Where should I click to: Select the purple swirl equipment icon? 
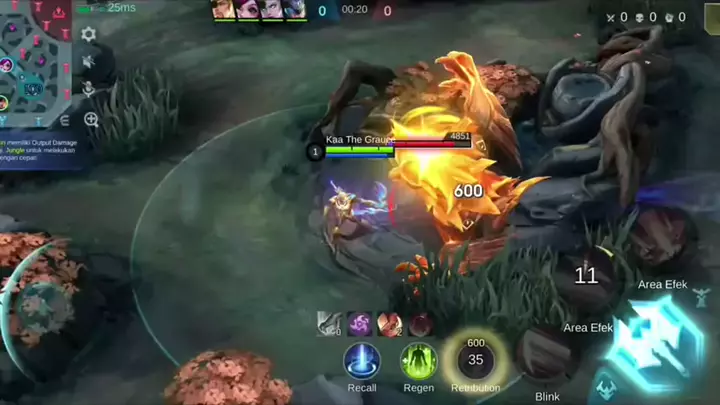click(x=360, y=323)
